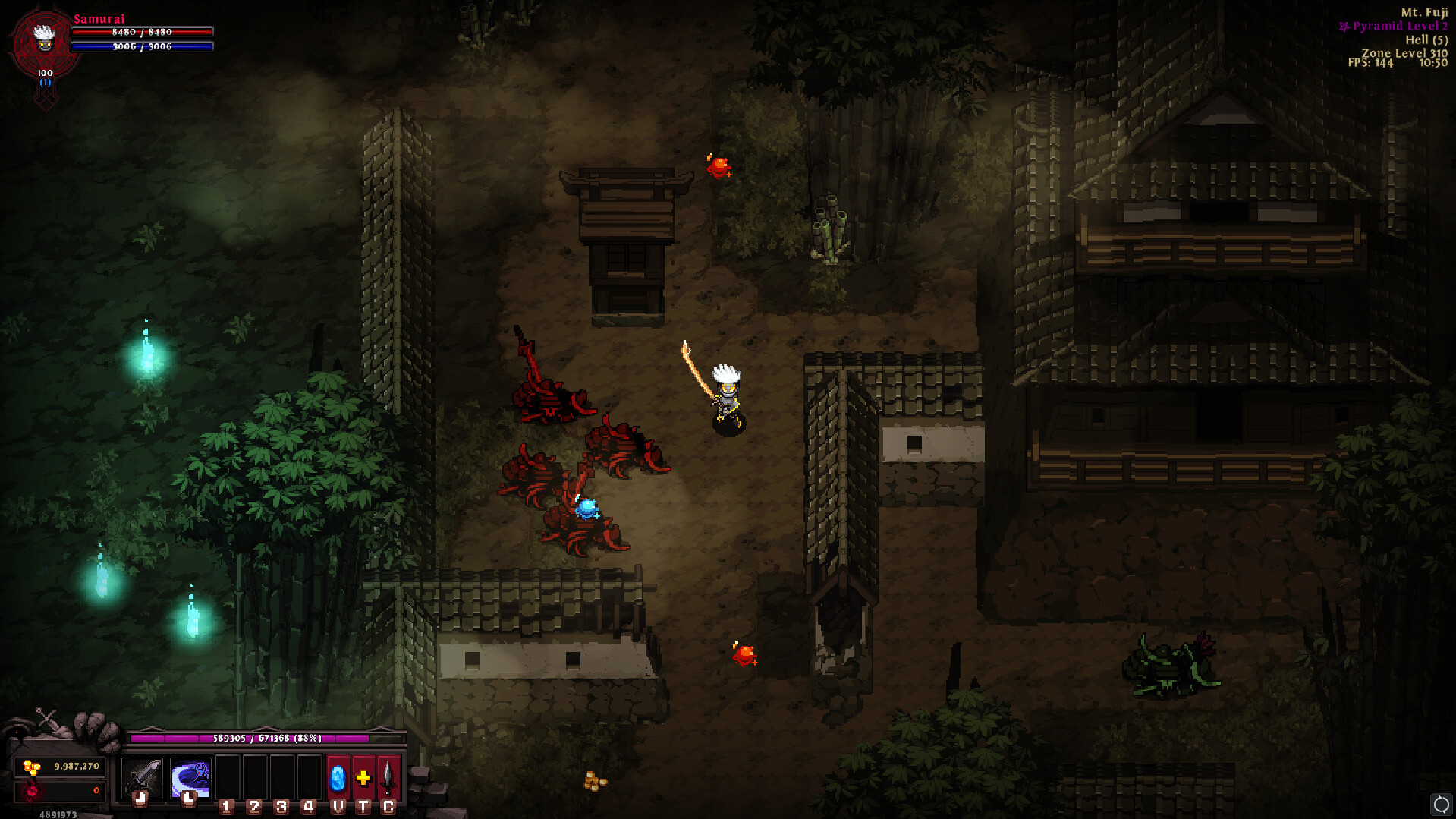
Task: Select the sword melee attack skill icon
Action: pyautogui.click(x=143, y=776)
